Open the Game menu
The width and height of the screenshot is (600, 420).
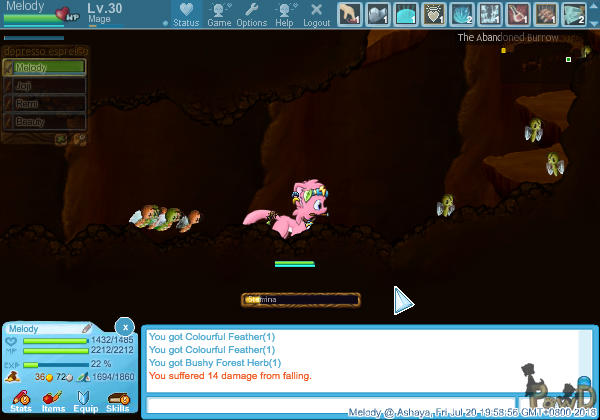point(219,14)
